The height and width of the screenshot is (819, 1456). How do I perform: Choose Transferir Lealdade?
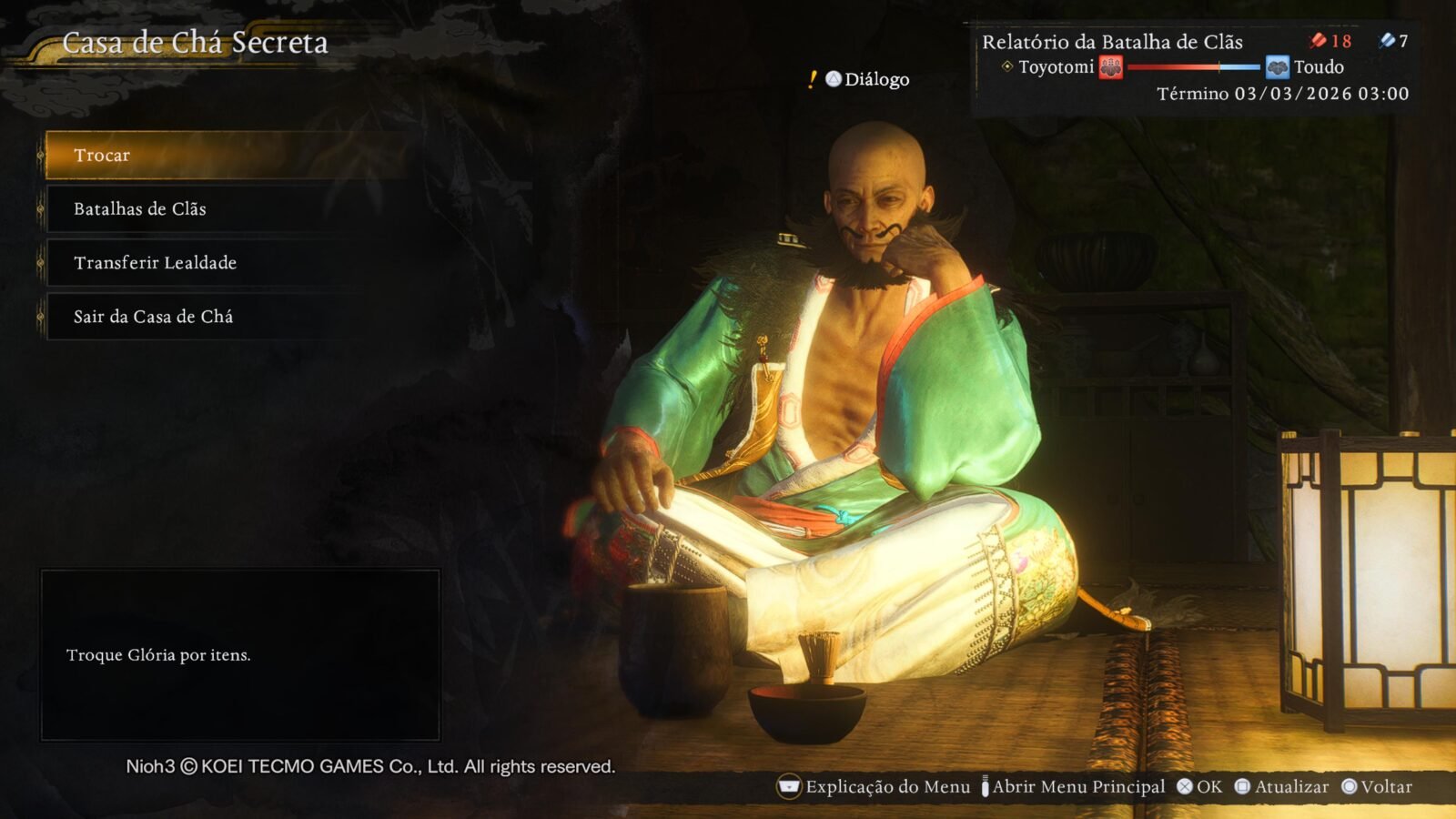155,262
